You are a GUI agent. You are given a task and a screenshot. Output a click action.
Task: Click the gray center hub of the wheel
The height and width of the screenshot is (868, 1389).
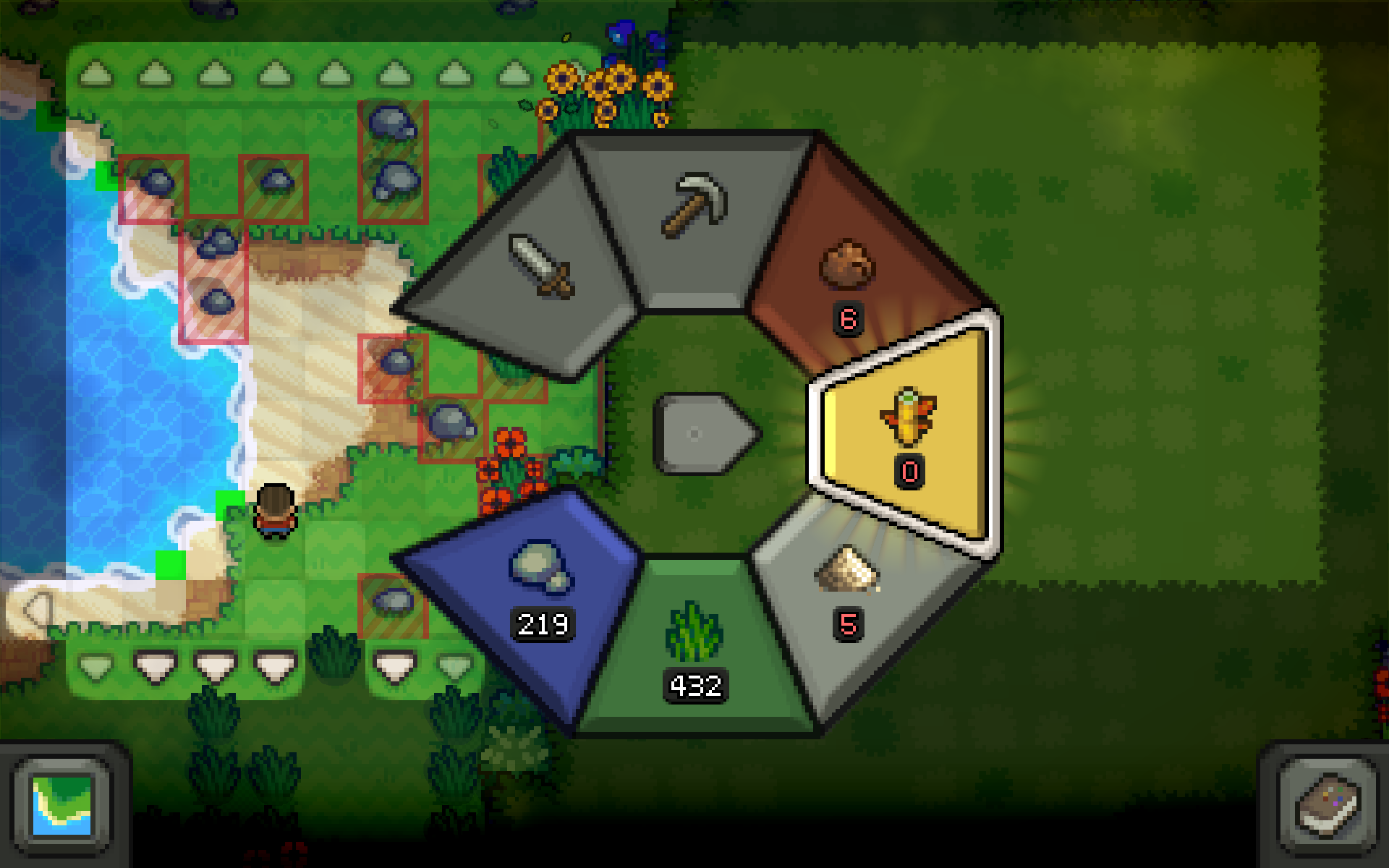click(703, 434)
